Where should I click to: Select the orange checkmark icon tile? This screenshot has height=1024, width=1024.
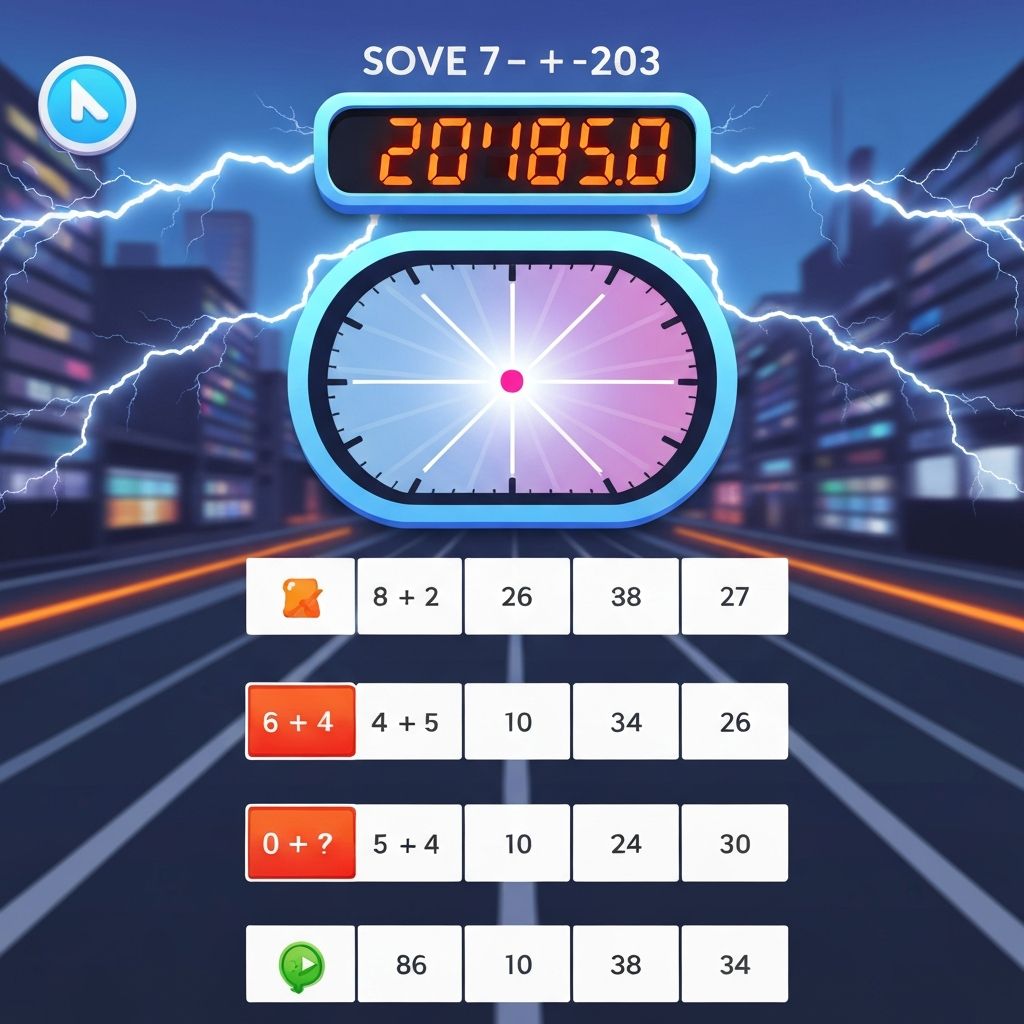pyautogui.click(x=301, y=597)
